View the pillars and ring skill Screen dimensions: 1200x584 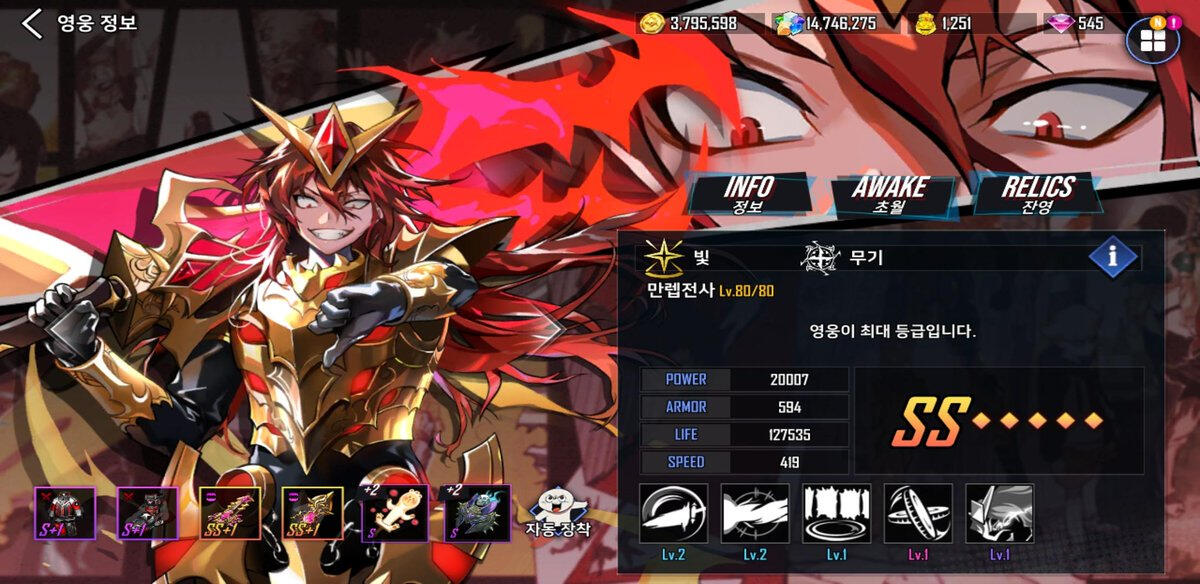(x=837, y=514)
